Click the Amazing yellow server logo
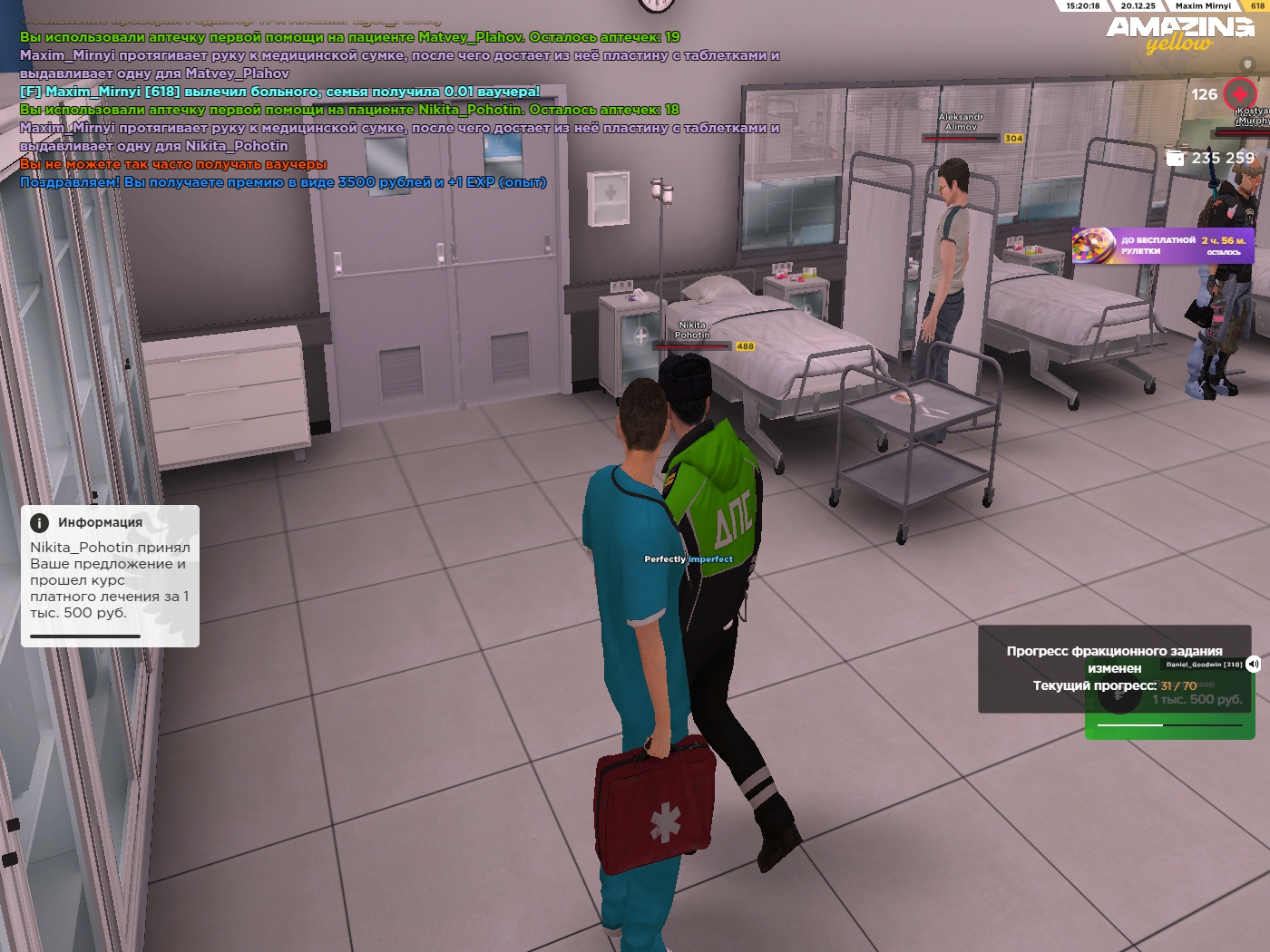 [1179, 34]
